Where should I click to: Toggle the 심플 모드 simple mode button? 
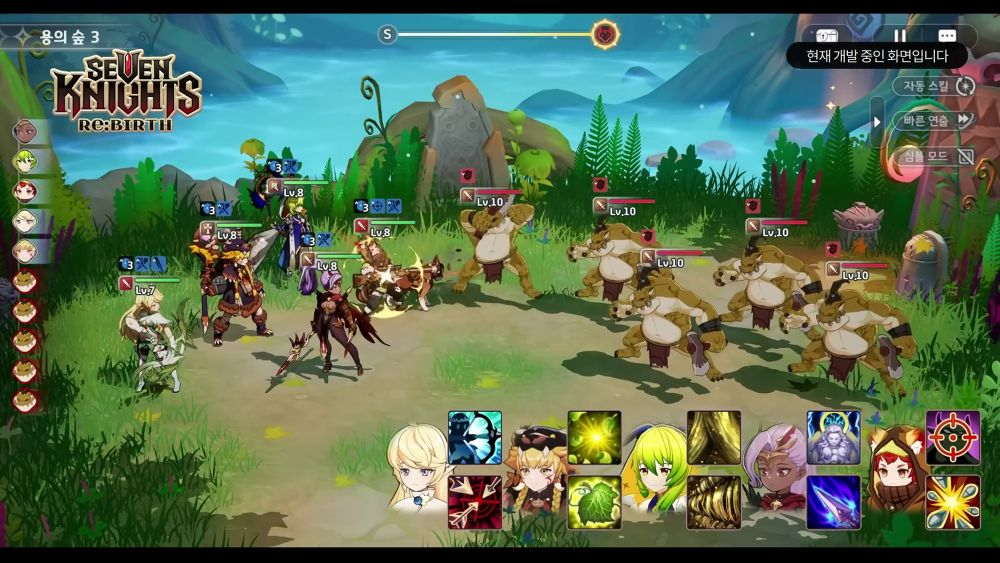pyautogui.click(x=934, y=156)
